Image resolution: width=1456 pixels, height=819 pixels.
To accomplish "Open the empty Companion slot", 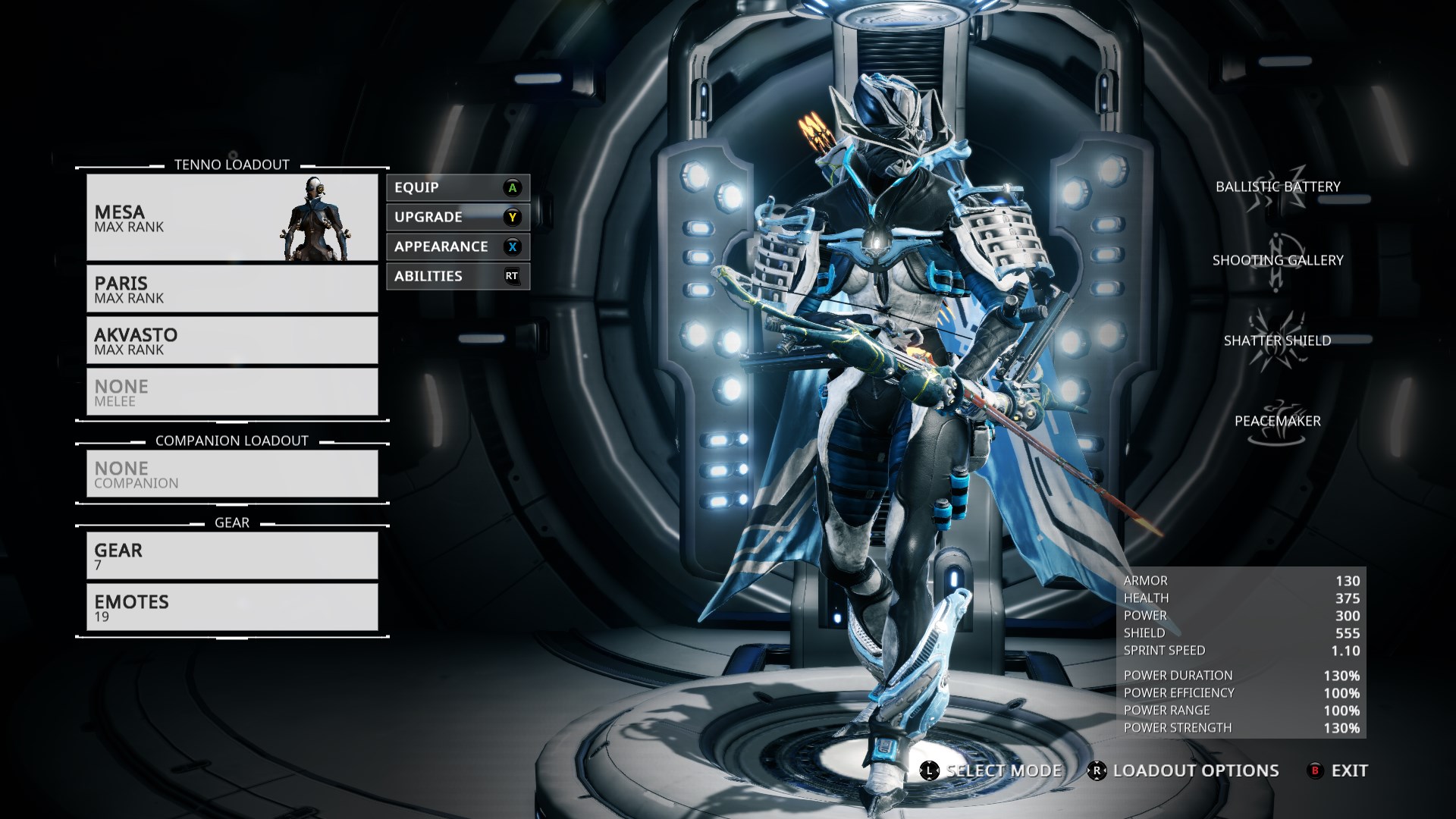I will pyautogui.click(x=232, y=474).
